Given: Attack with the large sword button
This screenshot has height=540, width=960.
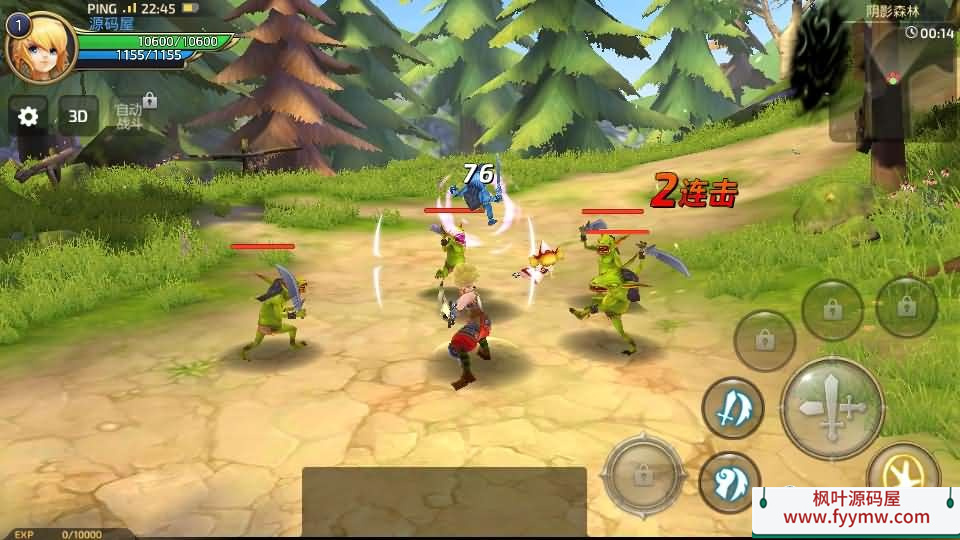Looking at the screenshot, I should (832, 408).
